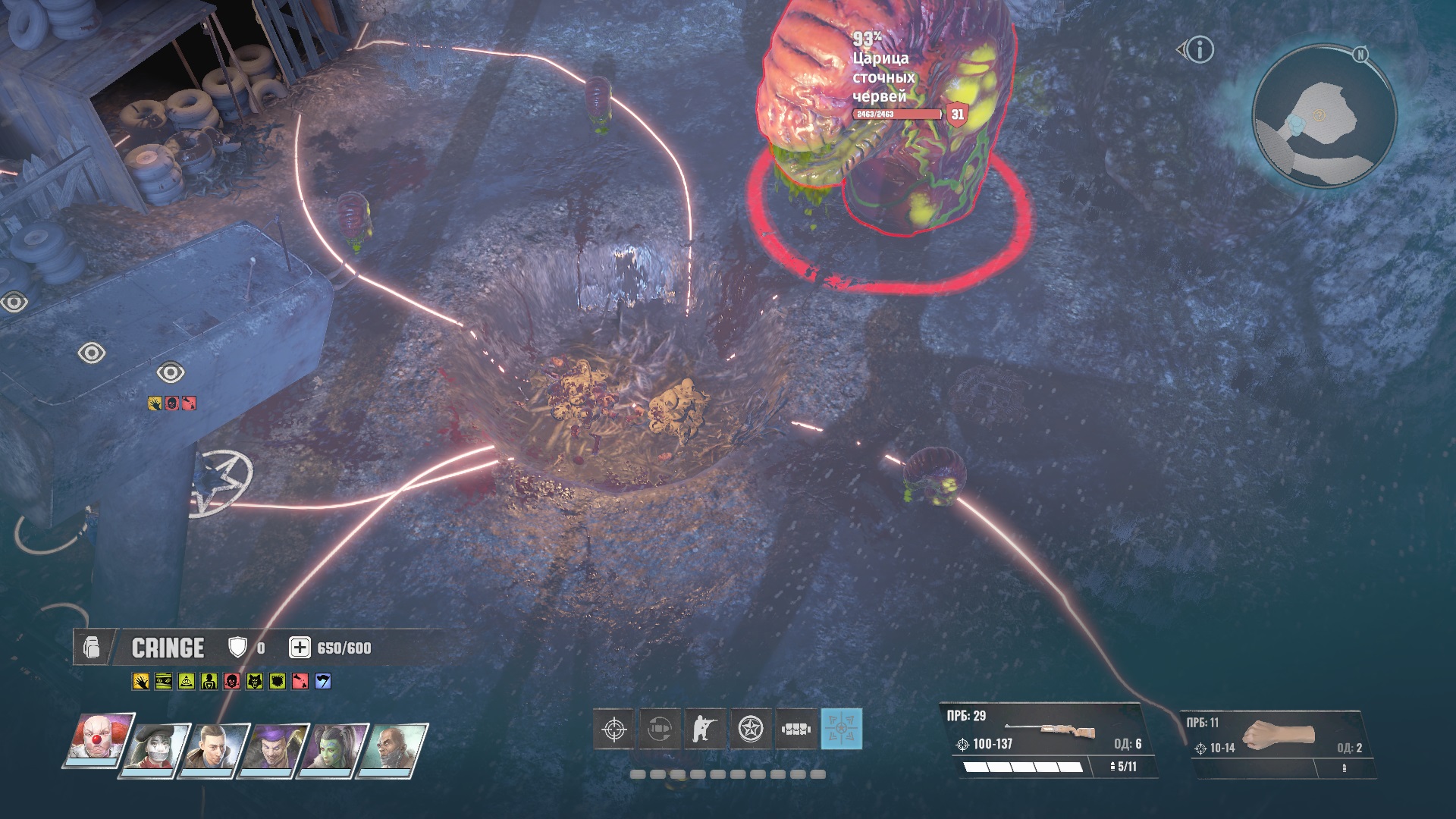Activate the star-in-circle ability
1456x819 pixels.
[751, 730]
